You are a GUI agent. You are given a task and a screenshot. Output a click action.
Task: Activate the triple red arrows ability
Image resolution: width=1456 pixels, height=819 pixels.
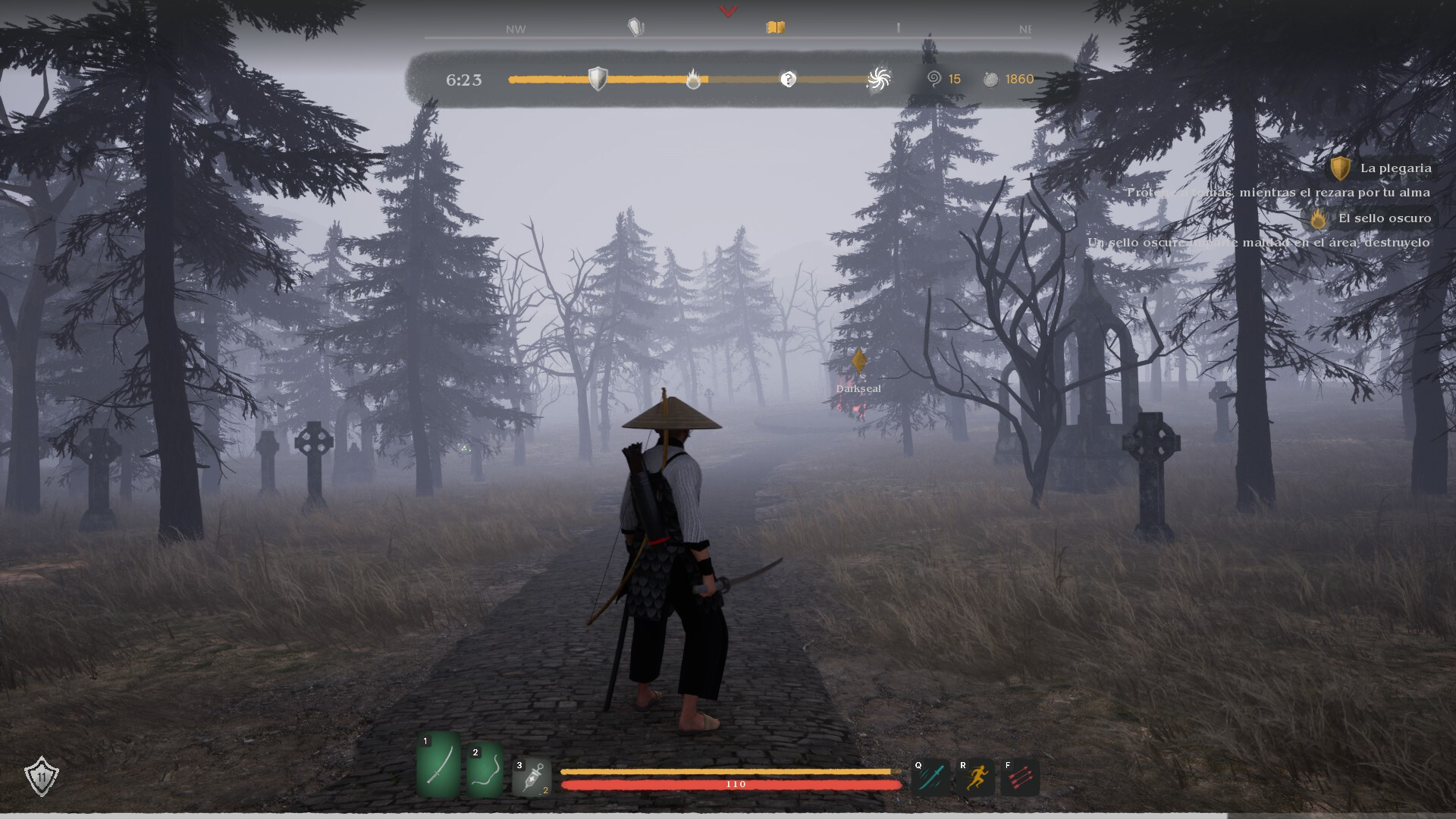[1019, 777]
